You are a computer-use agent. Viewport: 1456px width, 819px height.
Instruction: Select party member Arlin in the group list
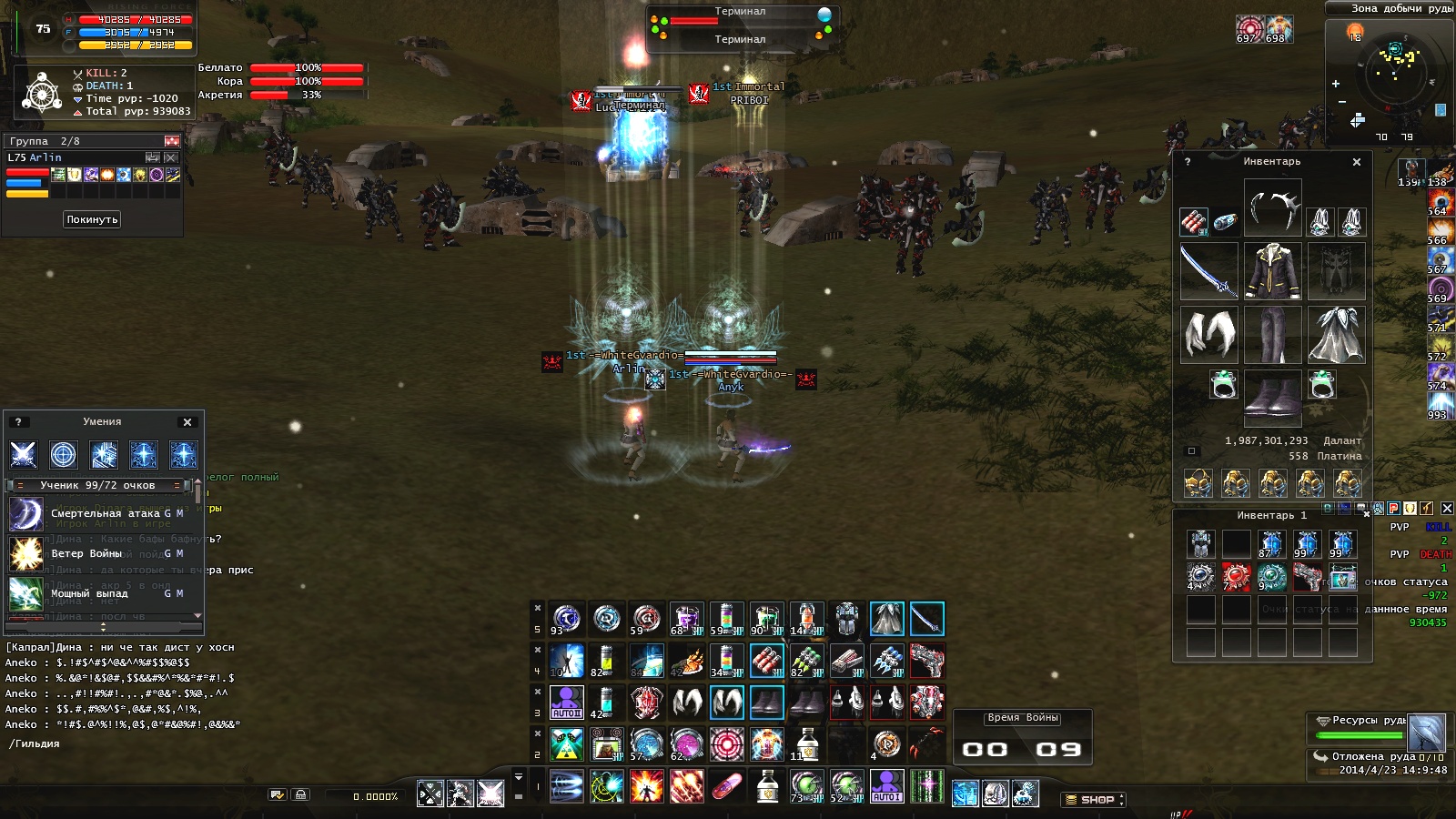pyautogui.click(x=36, y=158)
